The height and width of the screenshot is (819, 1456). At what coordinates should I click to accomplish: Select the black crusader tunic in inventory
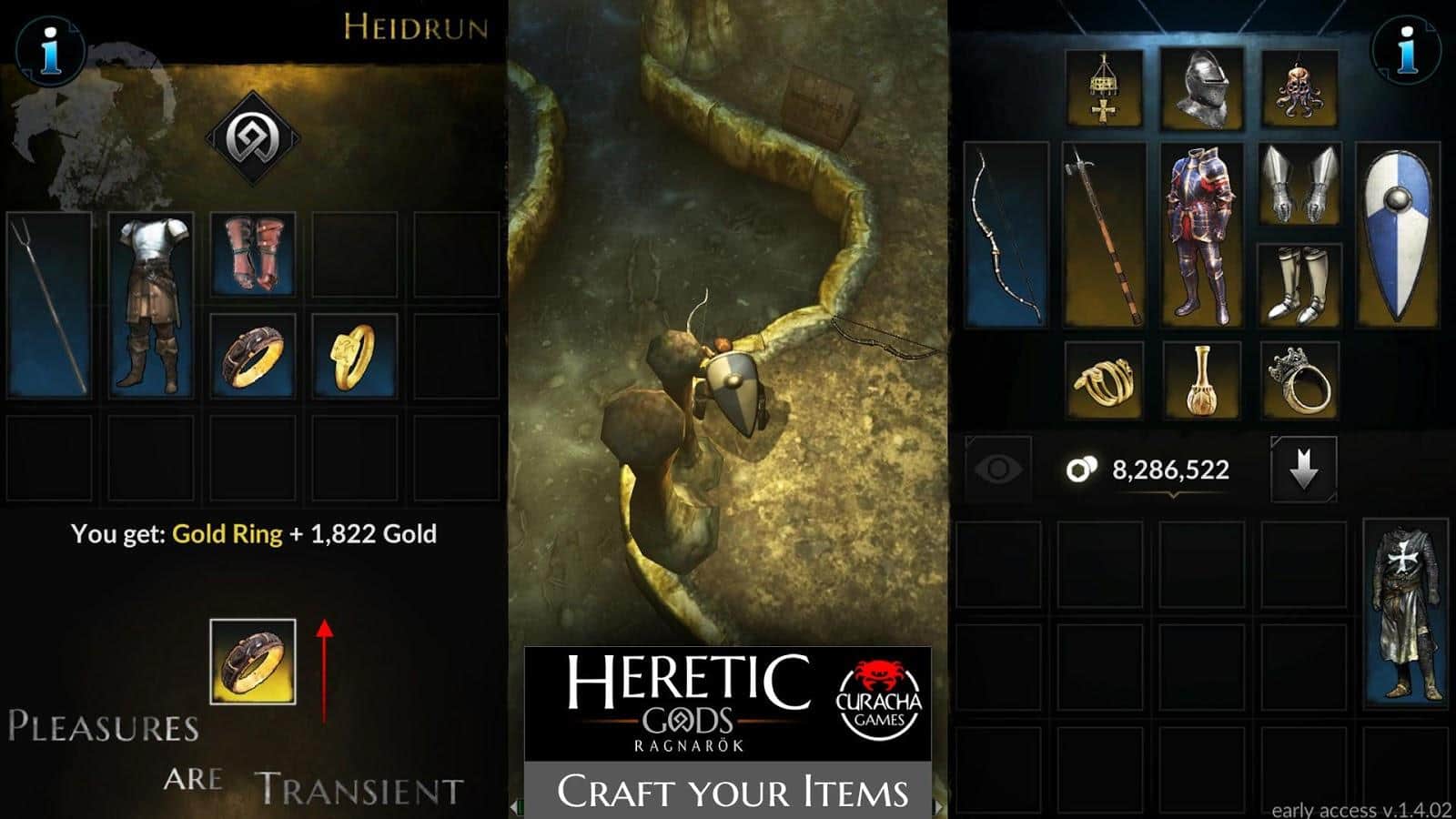pyautogui.click(x=1406, y=614)
